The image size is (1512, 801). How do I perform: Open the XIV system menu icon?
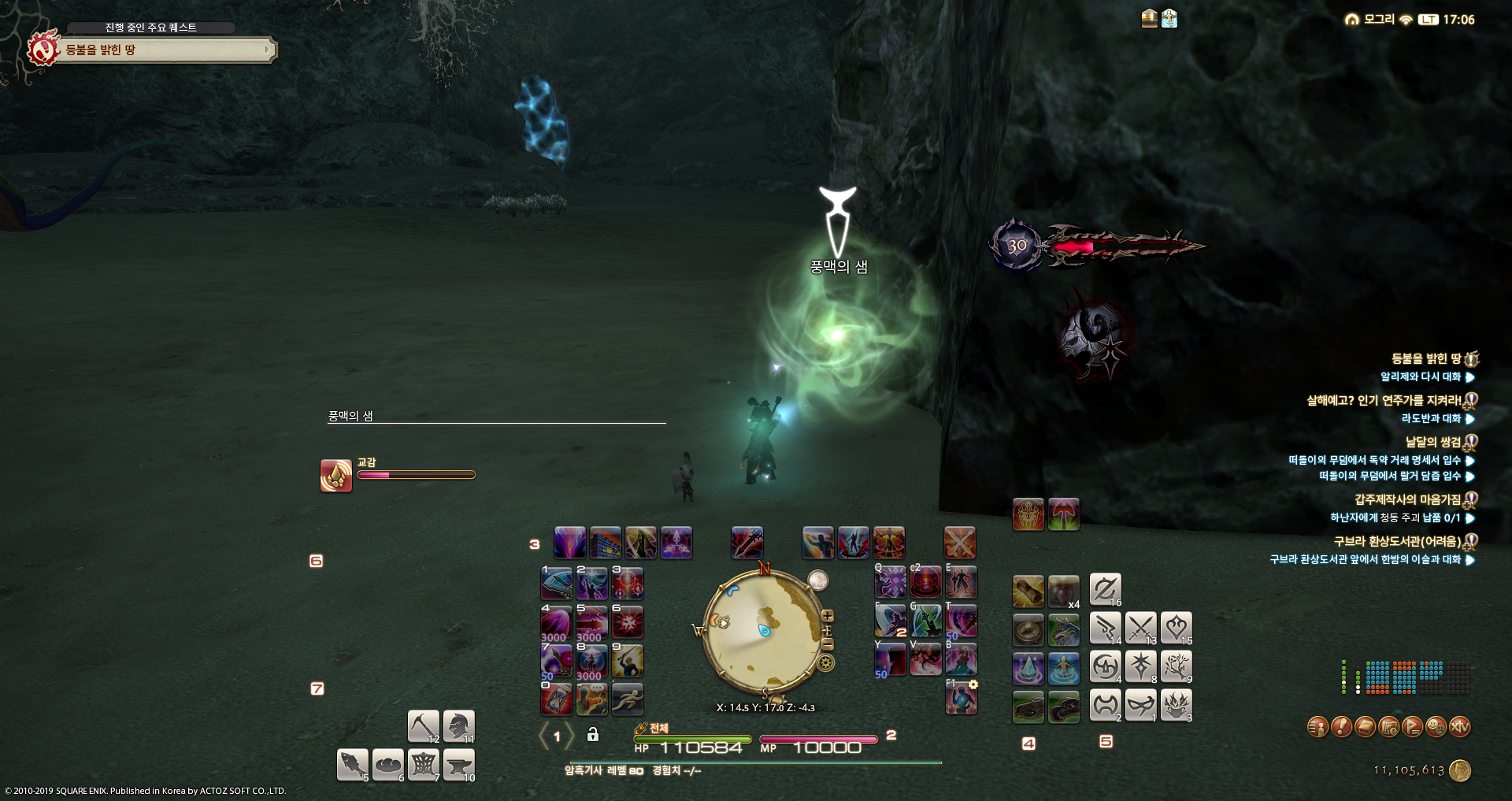pos(1460,726)
